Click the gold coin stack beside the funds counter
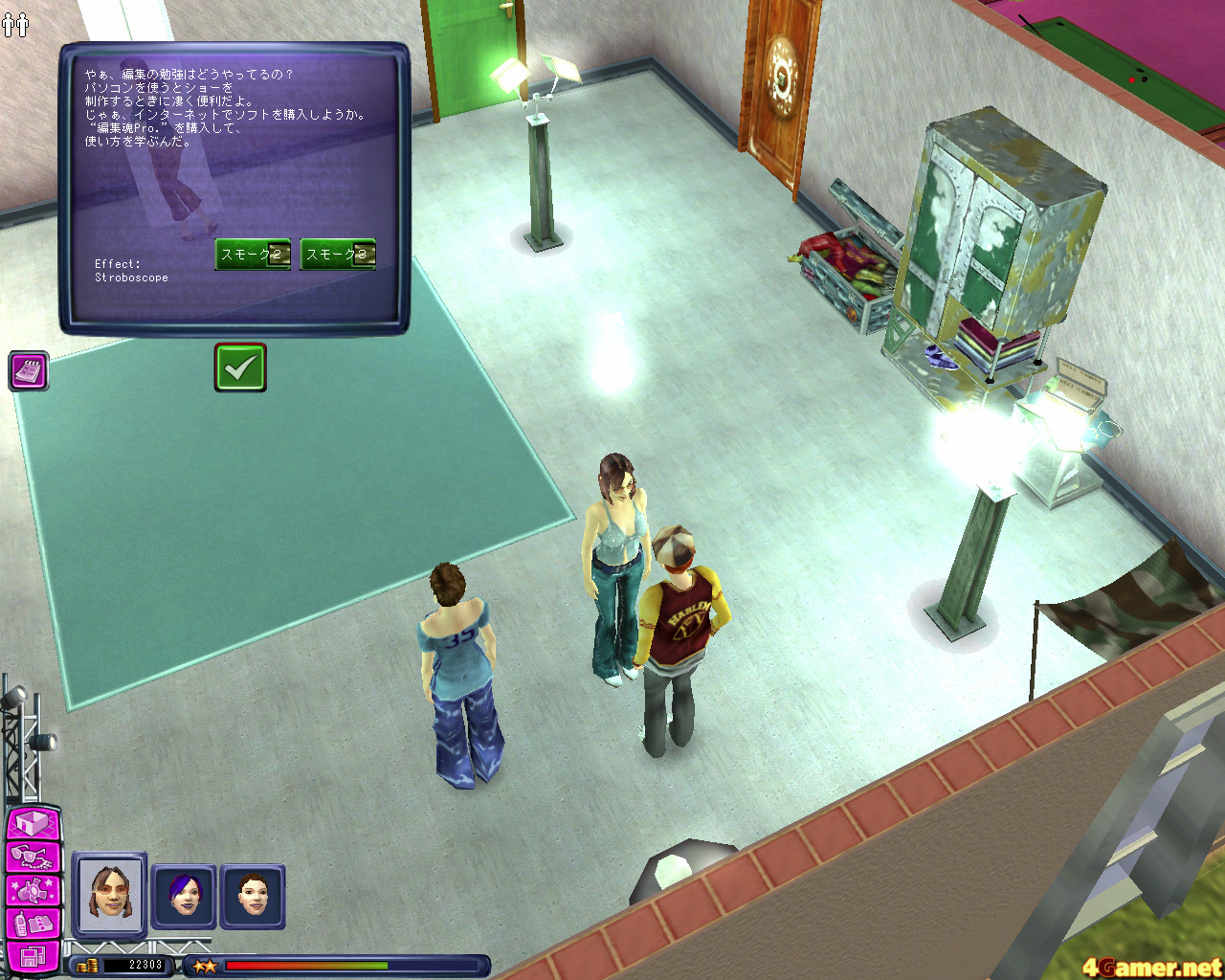This screenshot has width=1225, height=980. [x=86, y=967]
